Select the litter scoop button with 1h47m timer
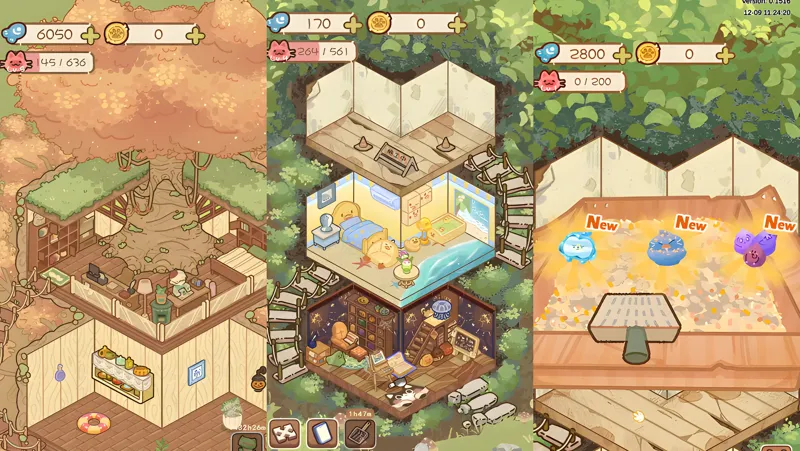Image resolution: width=800 pixels, height=451 pixels. click(359, 433)
